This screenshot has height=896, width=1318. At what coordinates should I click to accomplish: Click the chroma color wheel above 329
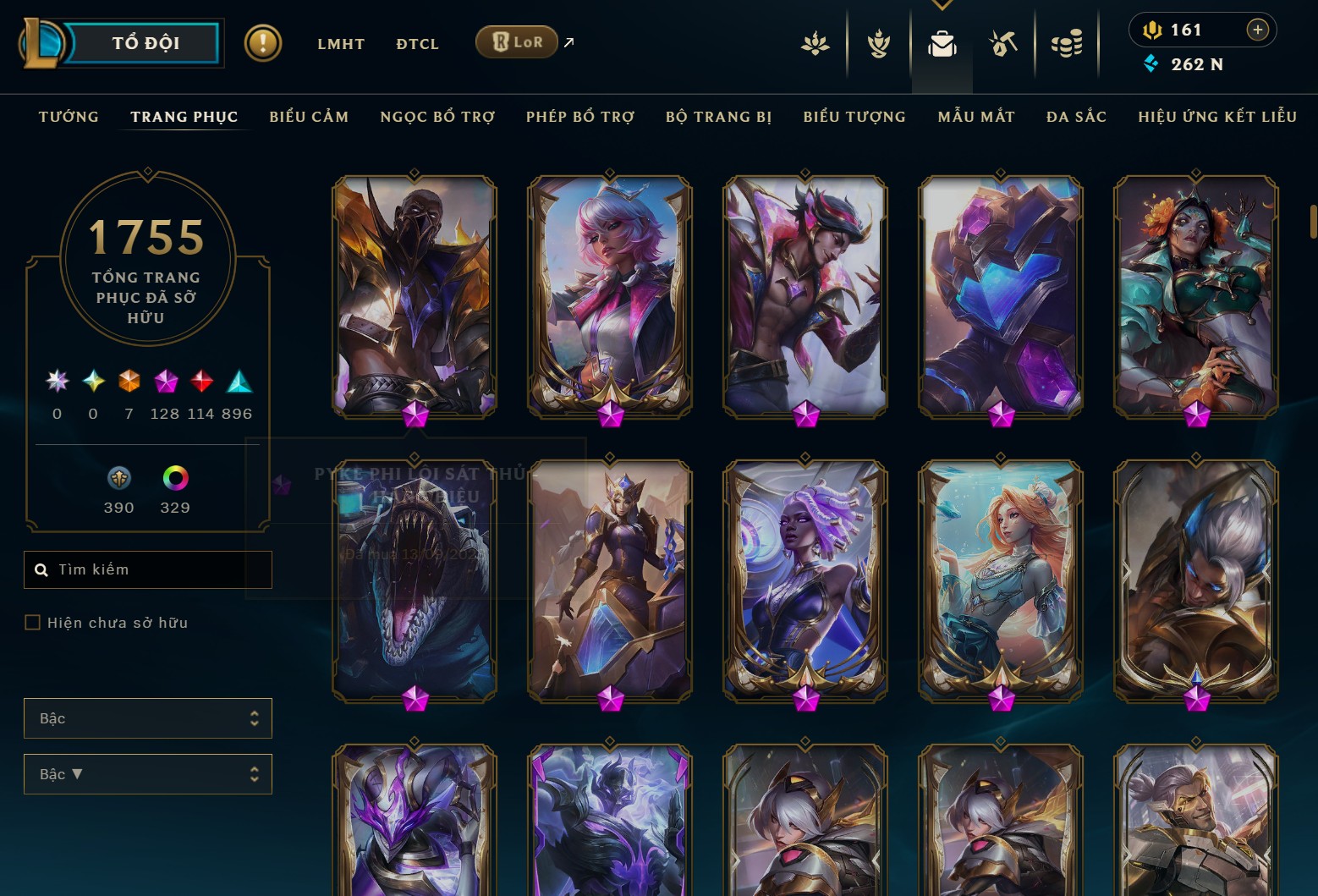[175, 479]
